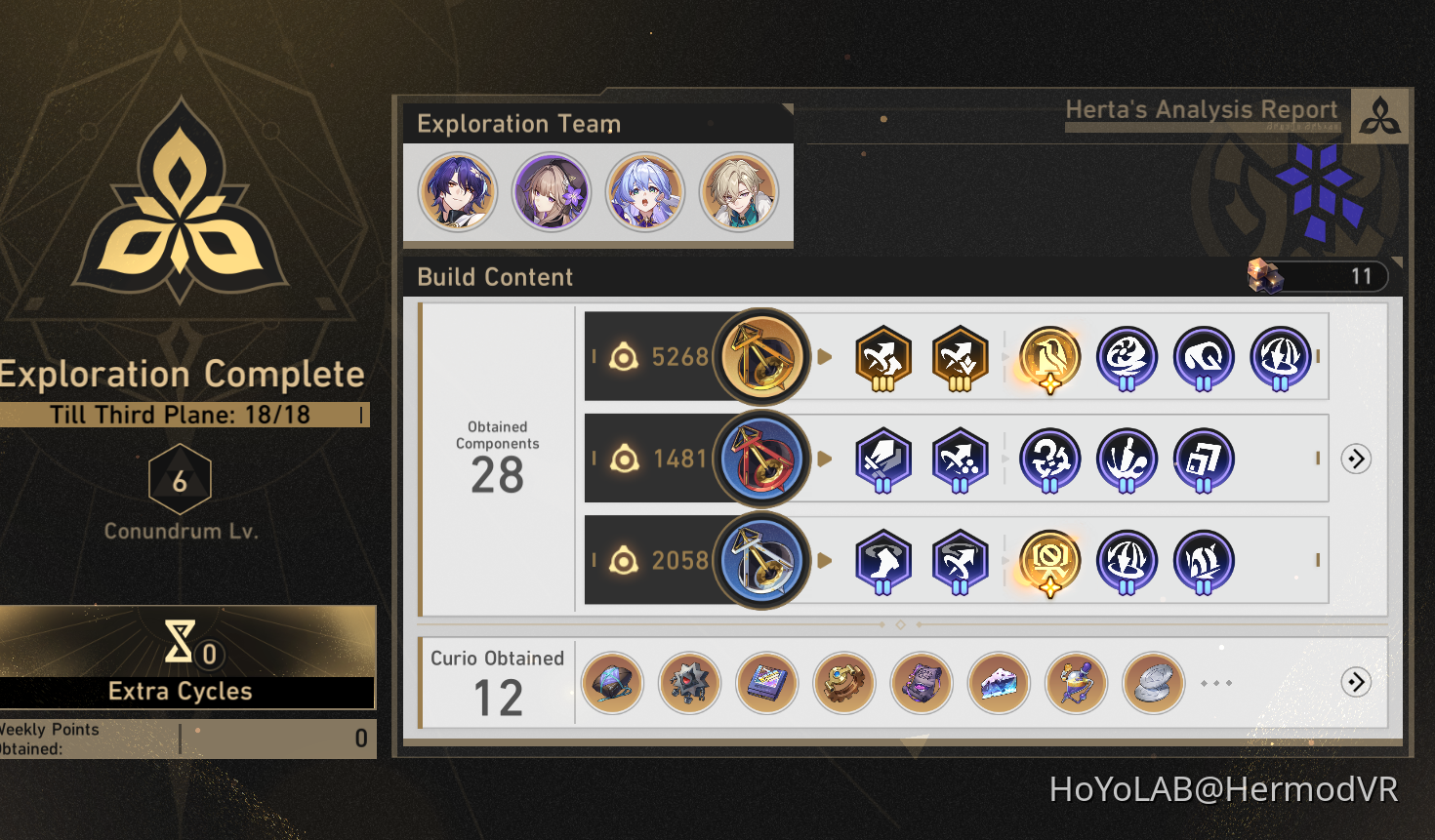The width and height of the screenshot is (1435, 840).
Task: Click the HoYoLAB@HermodVR watermark link
Action: click(1225, 787)
